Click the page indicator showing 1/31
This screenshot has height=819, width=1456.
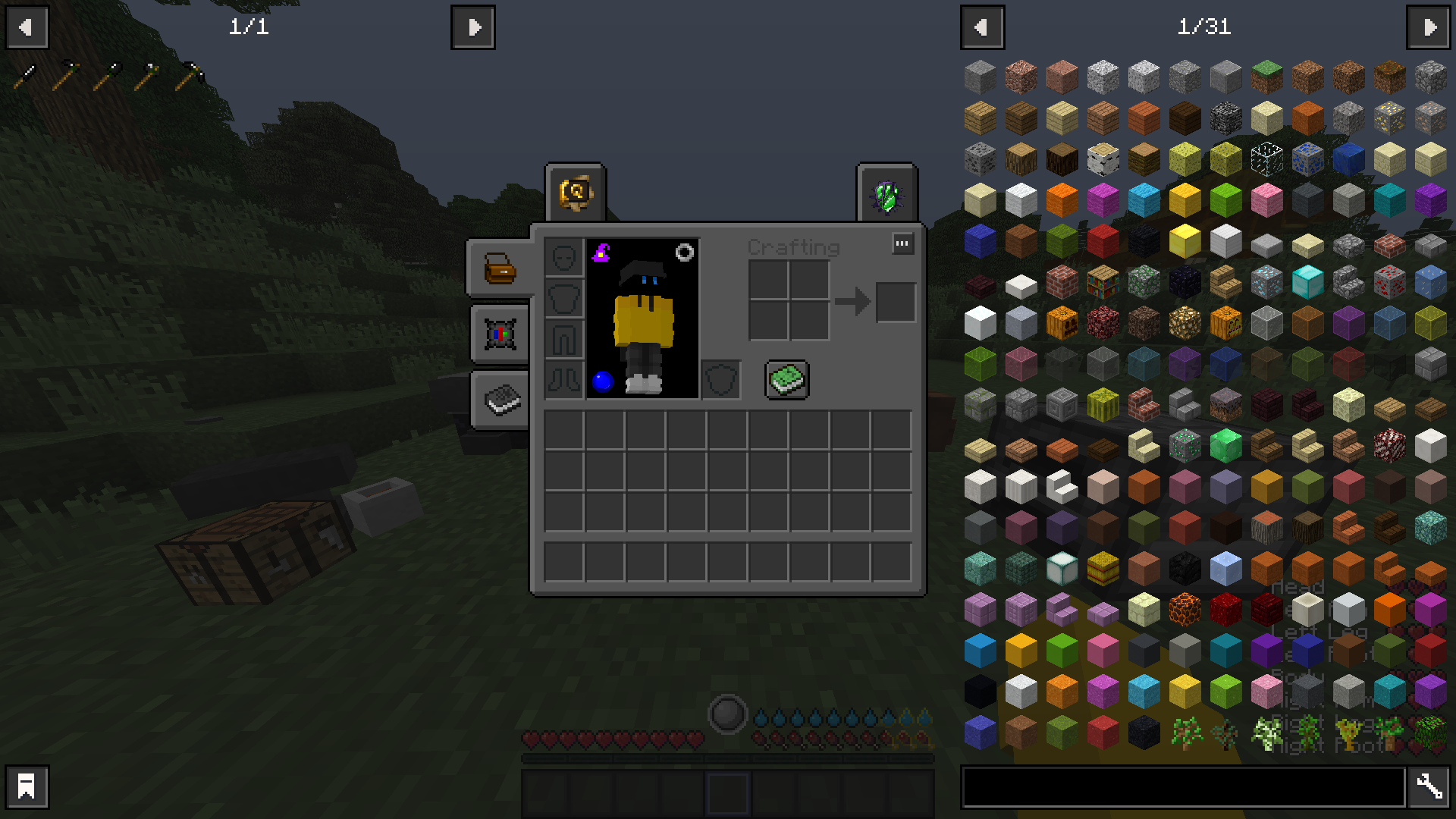tap(1204, 28)
